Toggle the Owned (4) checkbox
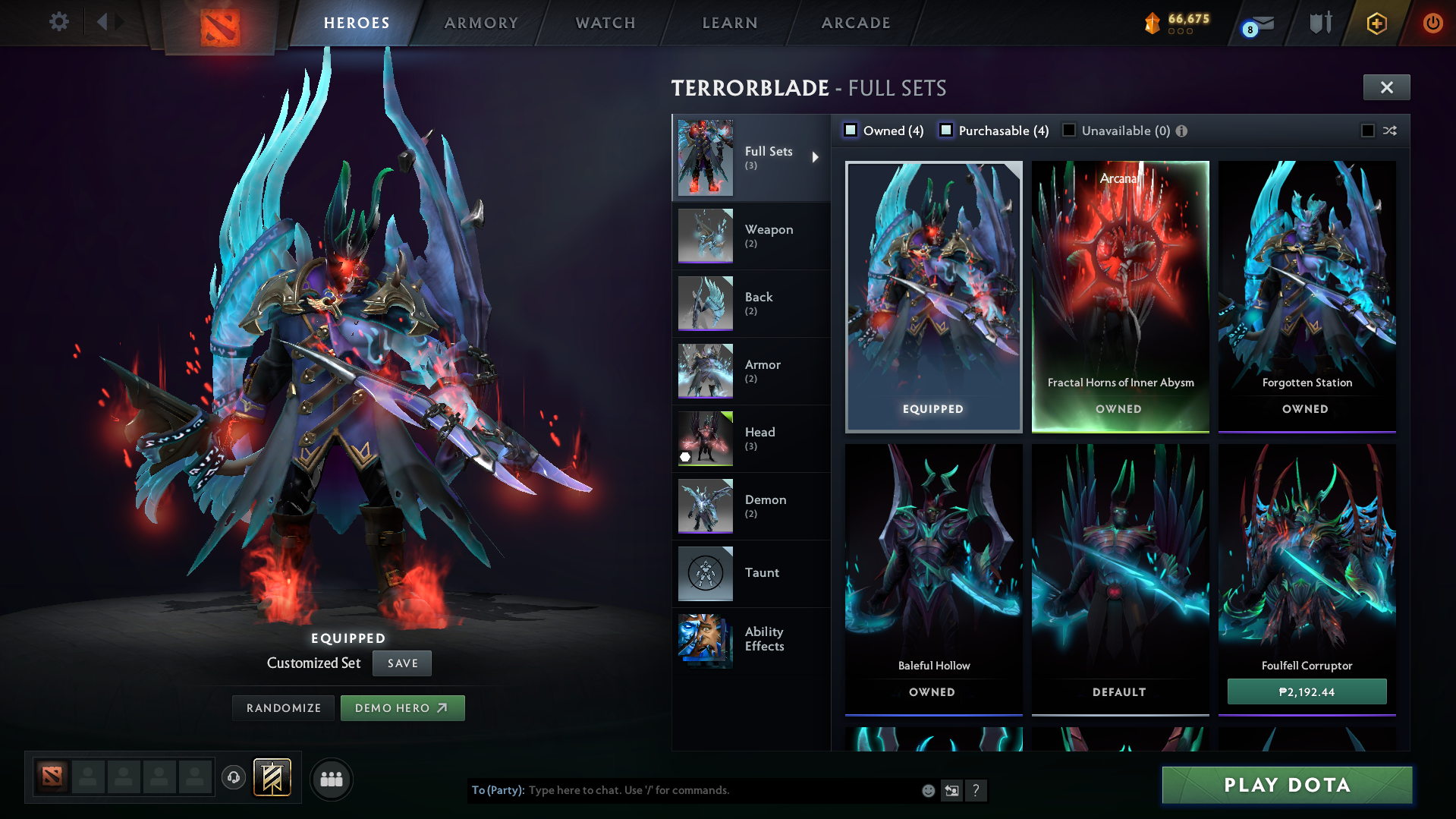1456x819 pixels. coord(851,130)
